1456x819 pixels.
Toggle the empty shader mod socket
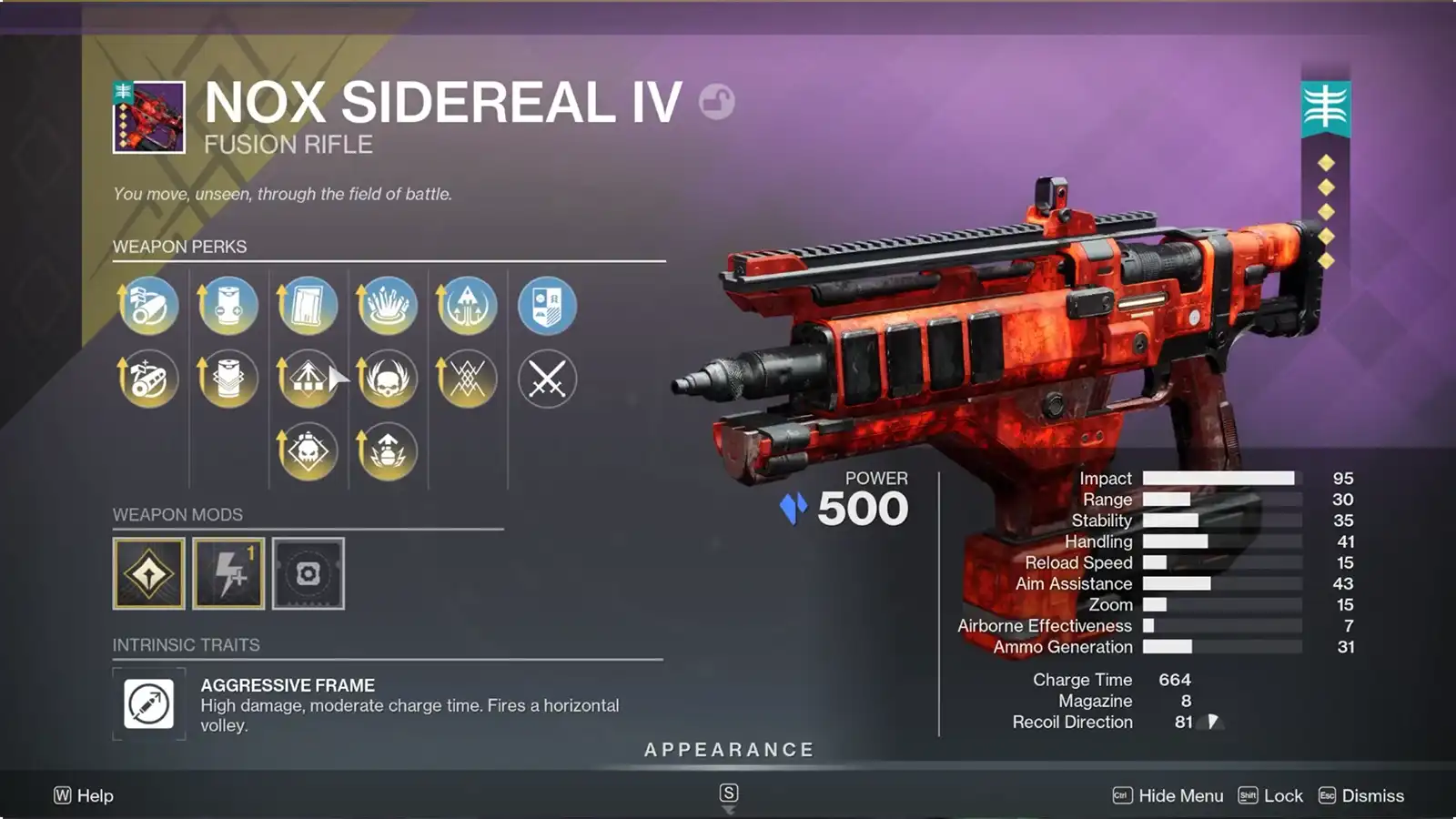tap(308, 574)
